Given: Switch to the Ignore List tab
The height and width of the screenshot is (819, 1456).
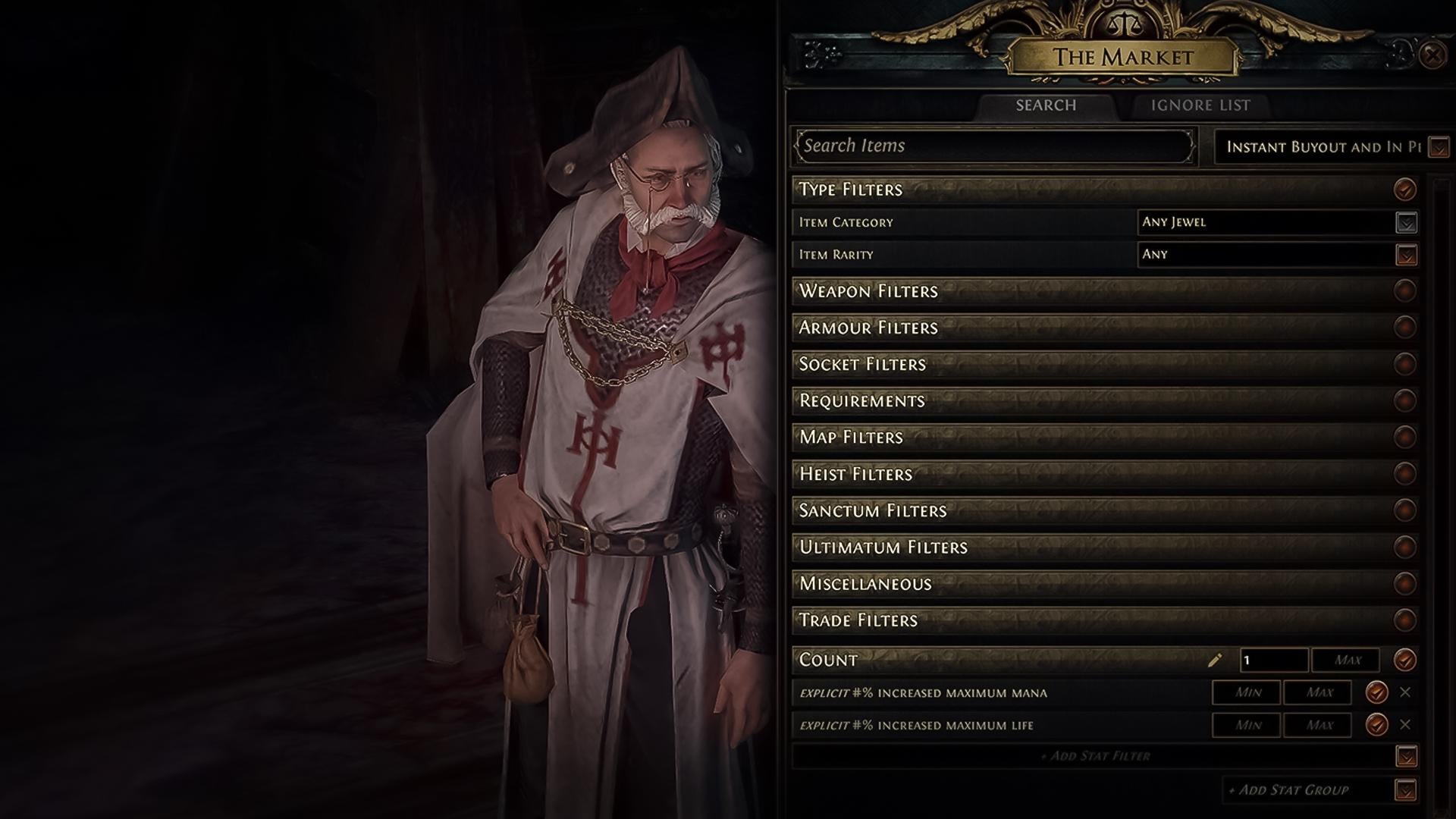Looking at the screenshot, I should [1200, 106].
